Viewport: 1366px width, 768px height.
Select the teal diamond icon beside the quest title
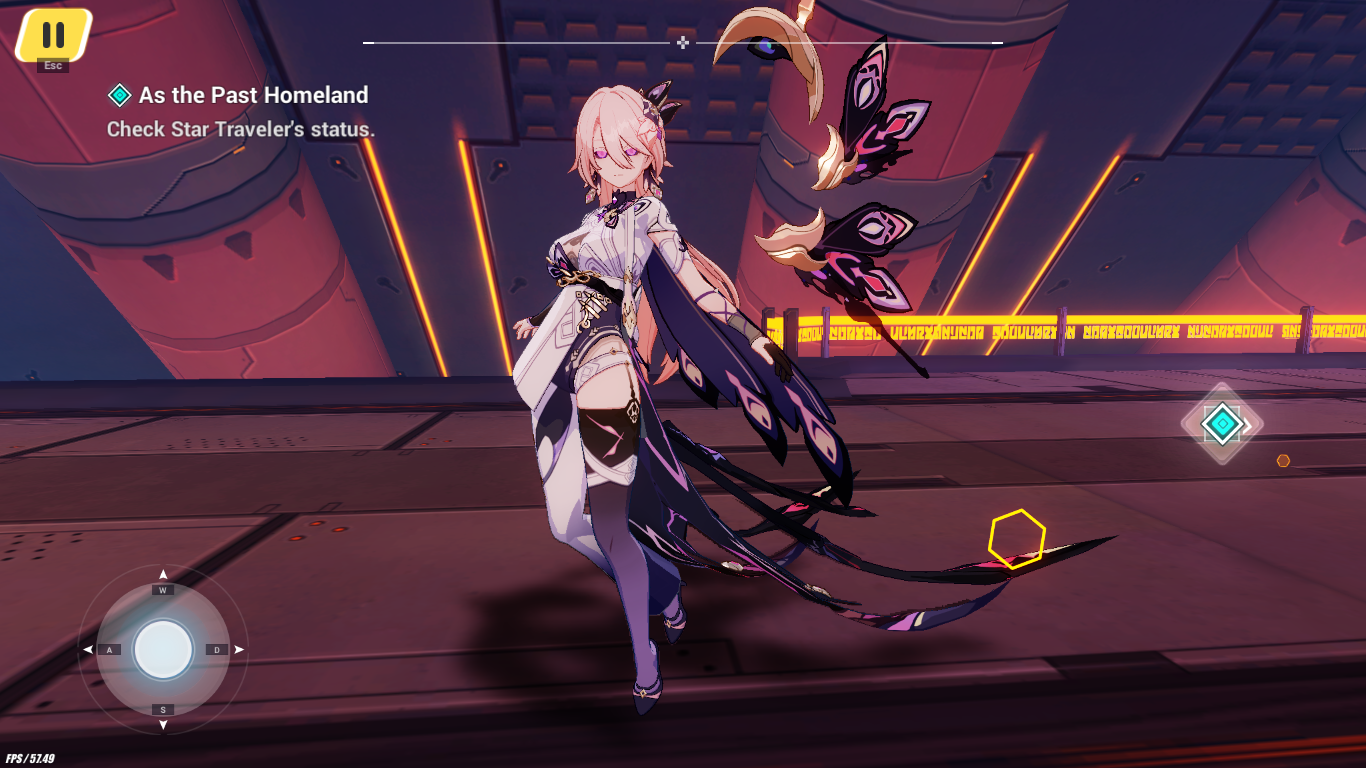tap(120, 94)
